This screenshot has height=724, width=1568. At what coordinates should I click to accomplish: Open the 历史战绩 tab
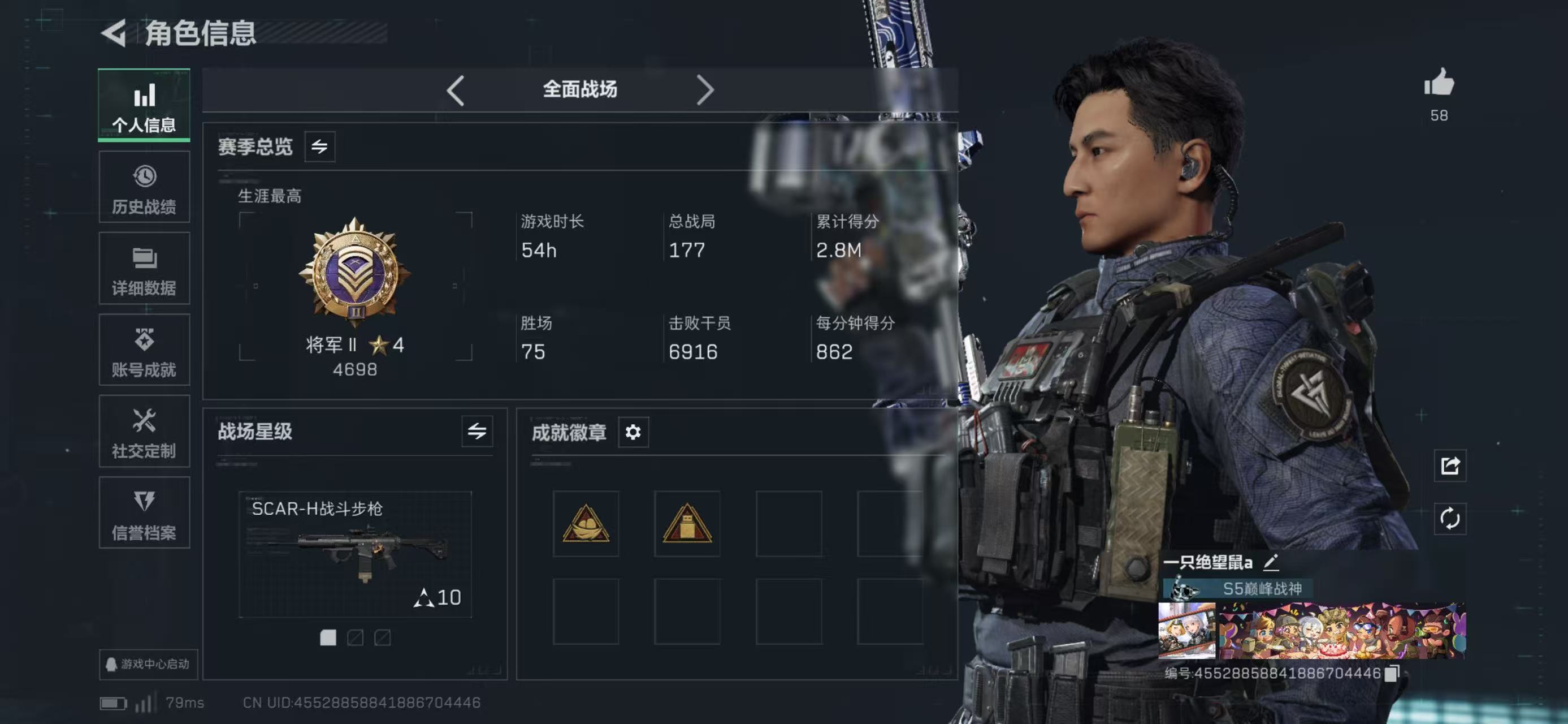(x=144, y=188)
